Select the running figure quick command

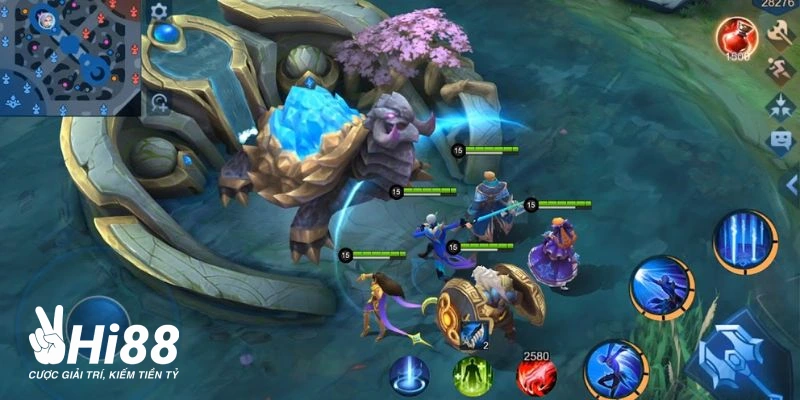[x=780, y=70]
